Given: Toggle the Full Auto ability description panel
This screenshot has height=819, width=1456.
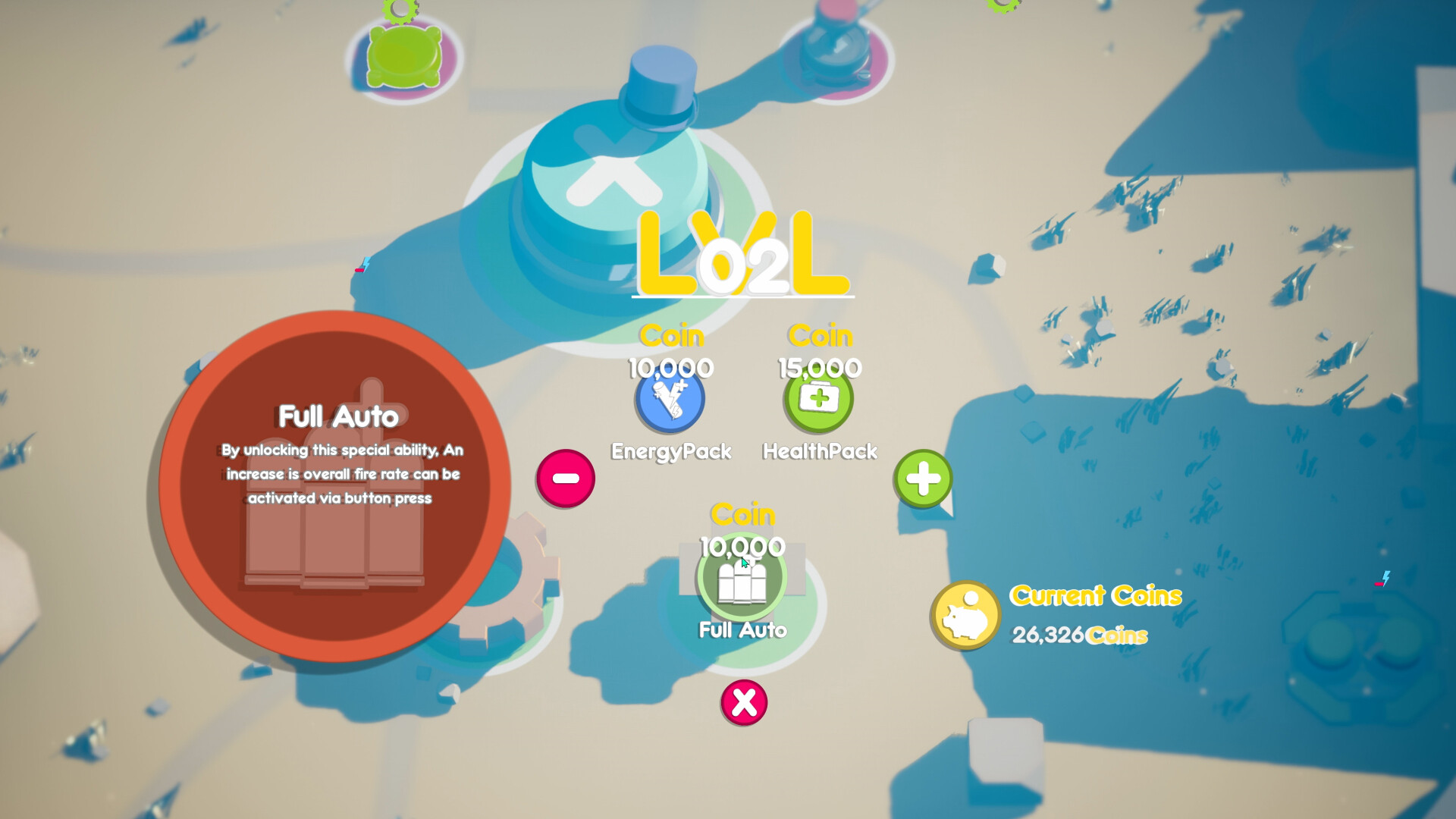Looking at the screenshot, I should [336, 478].
